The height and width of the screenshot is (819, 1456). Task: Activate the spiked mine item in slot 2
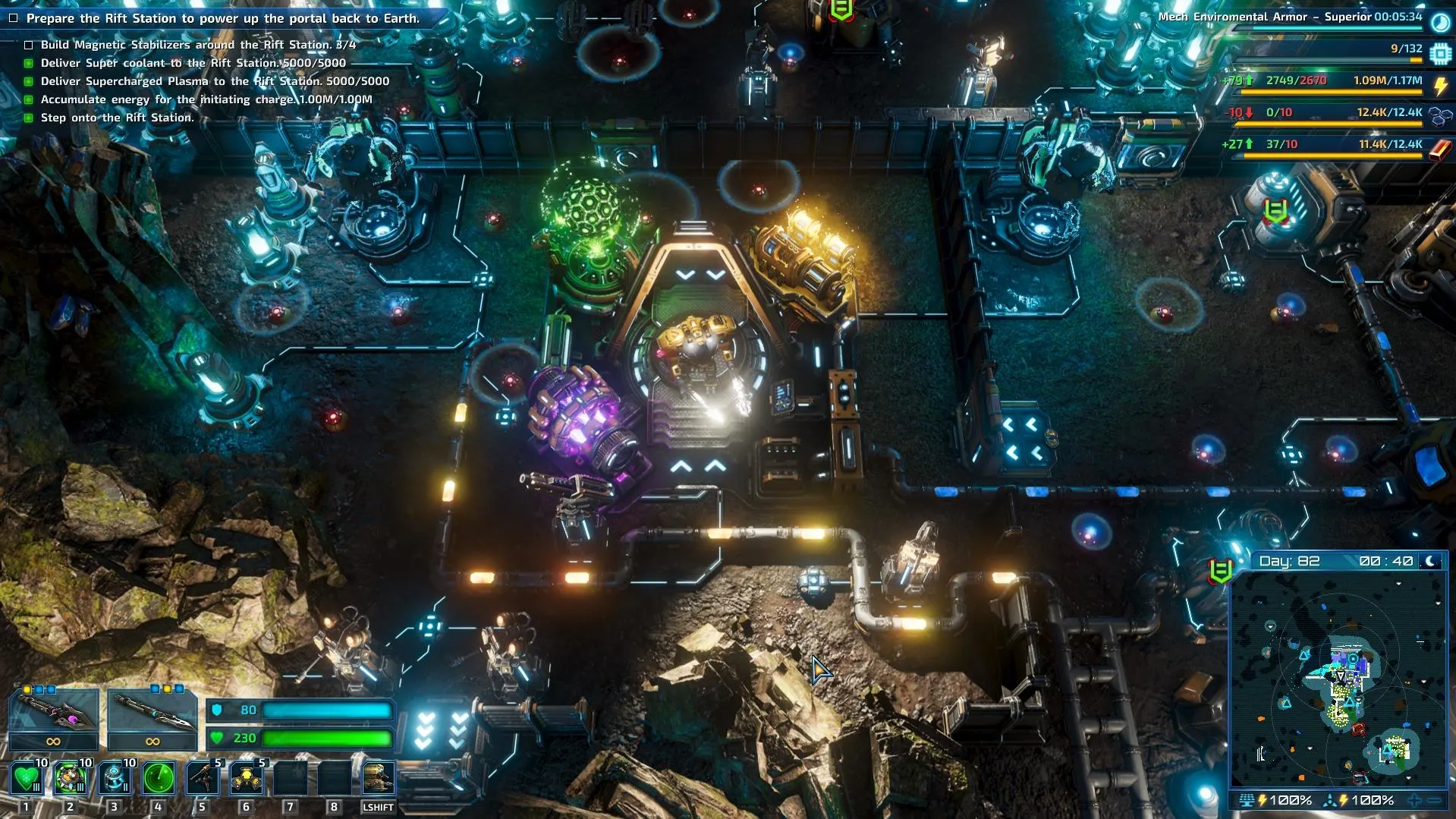(71, 779)
